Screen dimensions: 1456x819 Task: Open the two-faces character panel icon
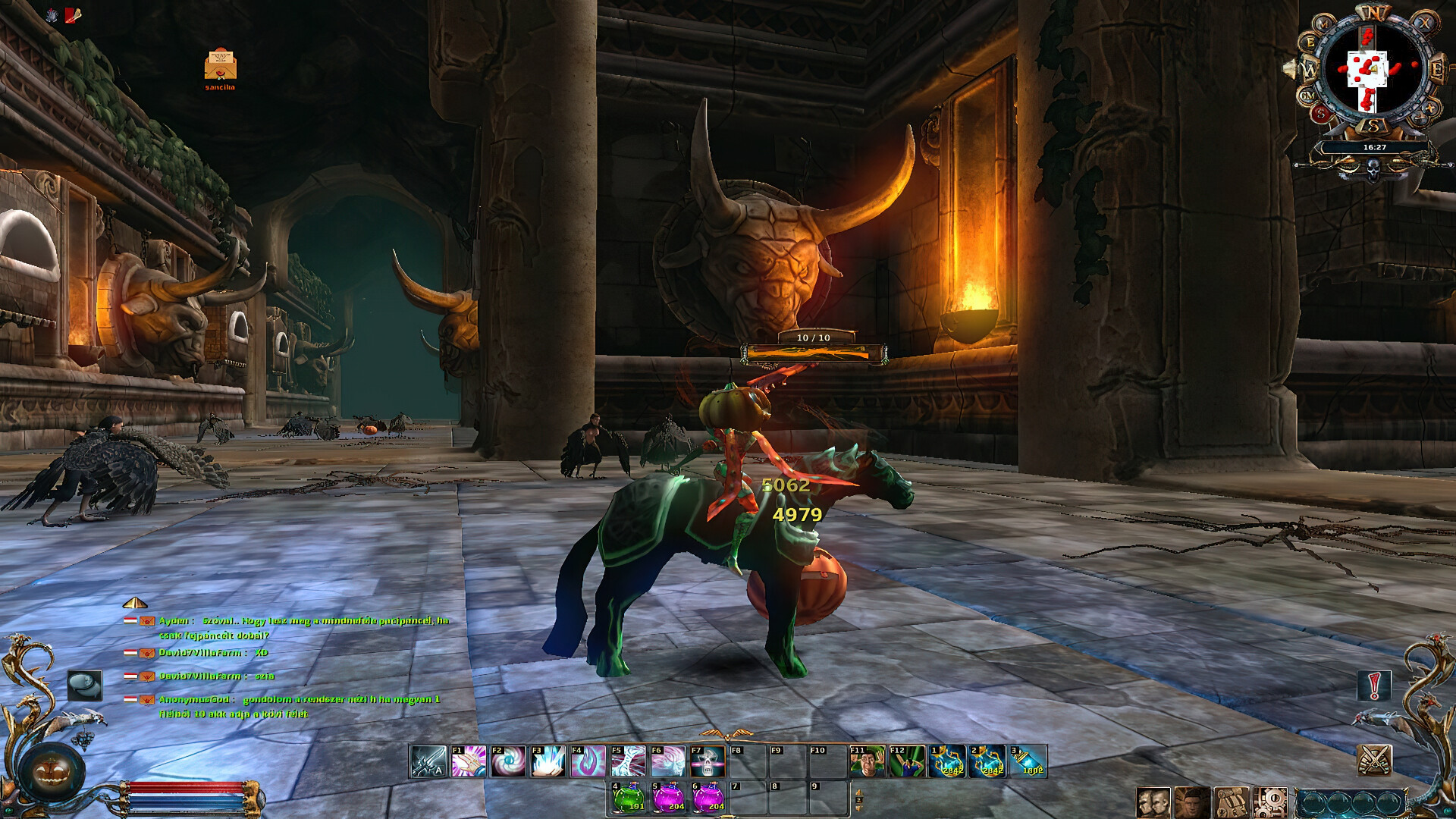[x=1153, y=801]
